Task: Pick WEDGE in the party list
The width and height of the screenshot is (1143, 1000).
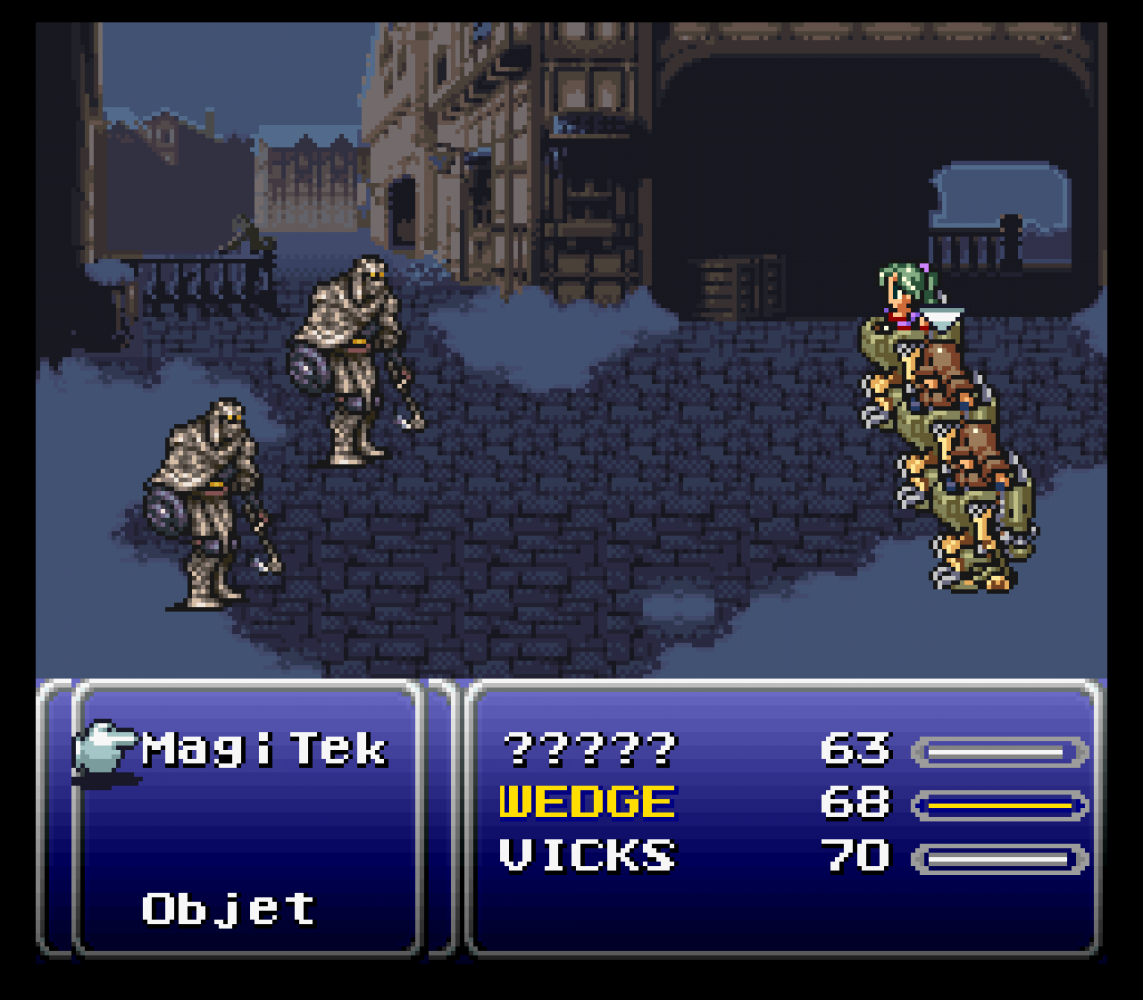Action: pos(587,802)
